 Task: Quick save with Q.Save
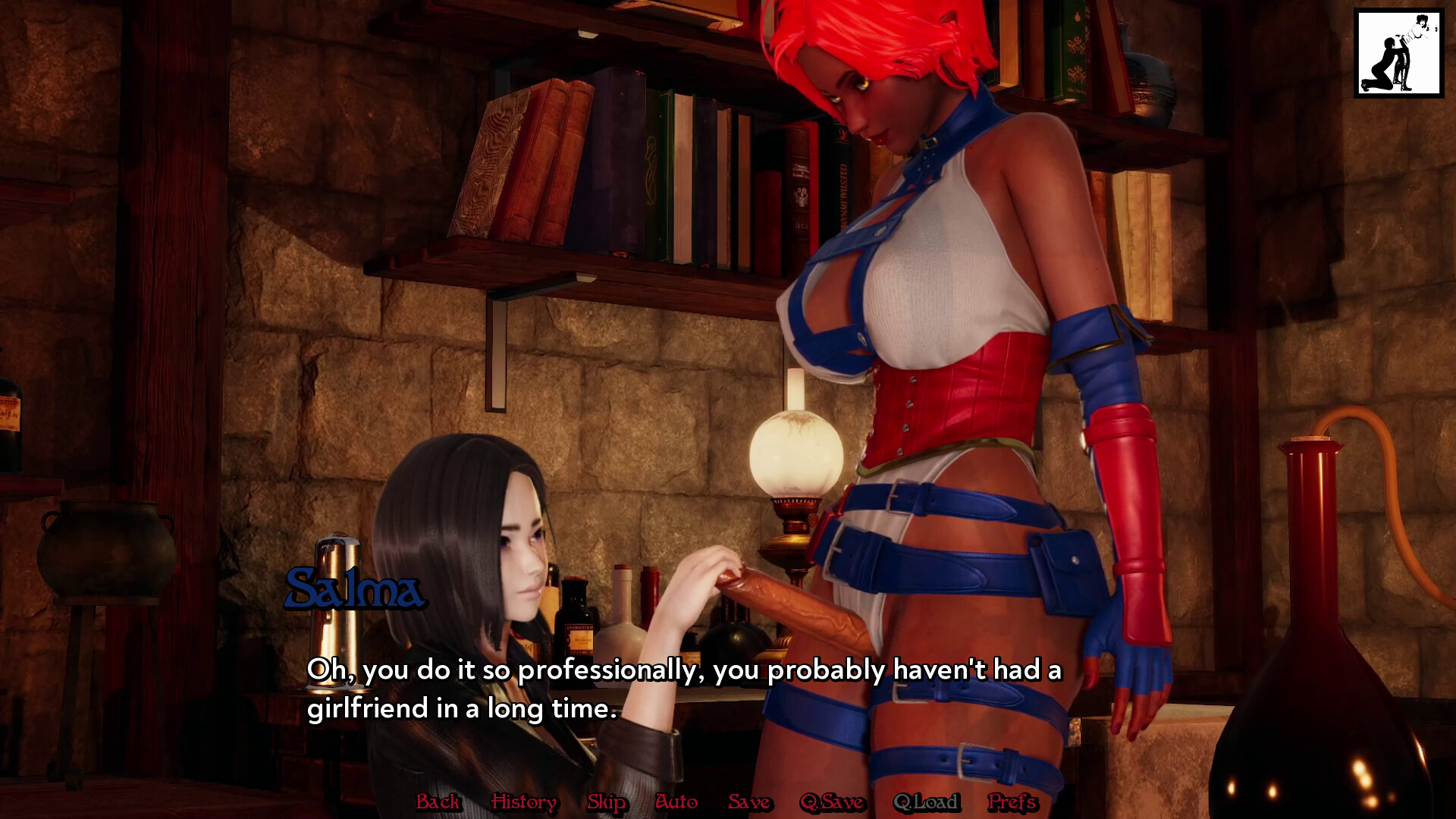pos(832,802)
